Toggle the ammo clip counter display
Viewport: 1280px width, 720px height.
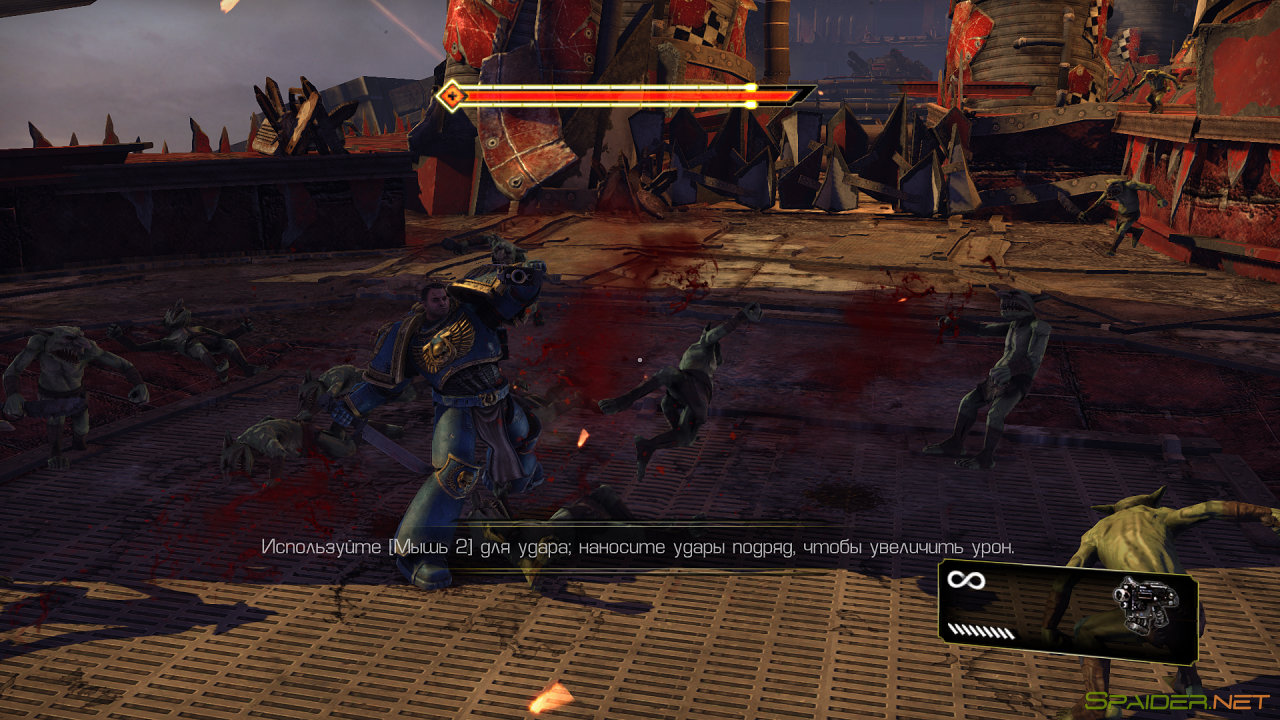point(982,630)
